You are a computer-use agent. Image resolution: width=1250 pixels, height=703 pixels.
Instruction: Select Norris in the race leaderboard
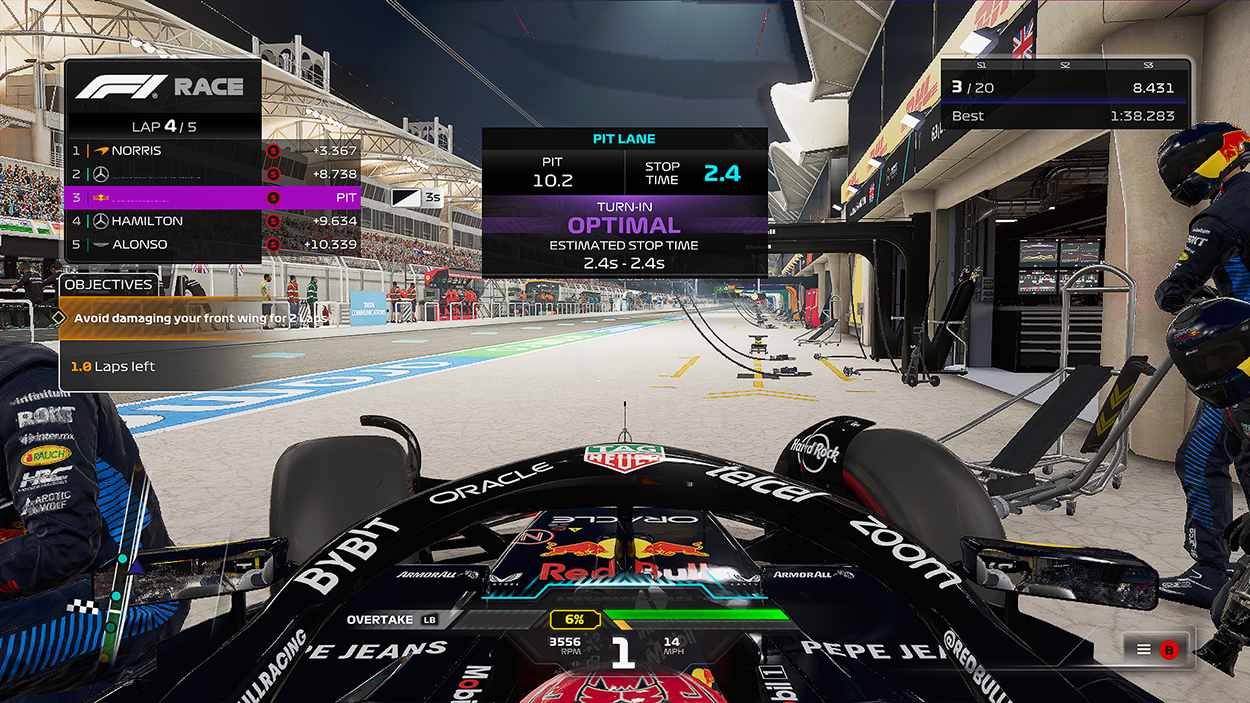coord(160,151)
